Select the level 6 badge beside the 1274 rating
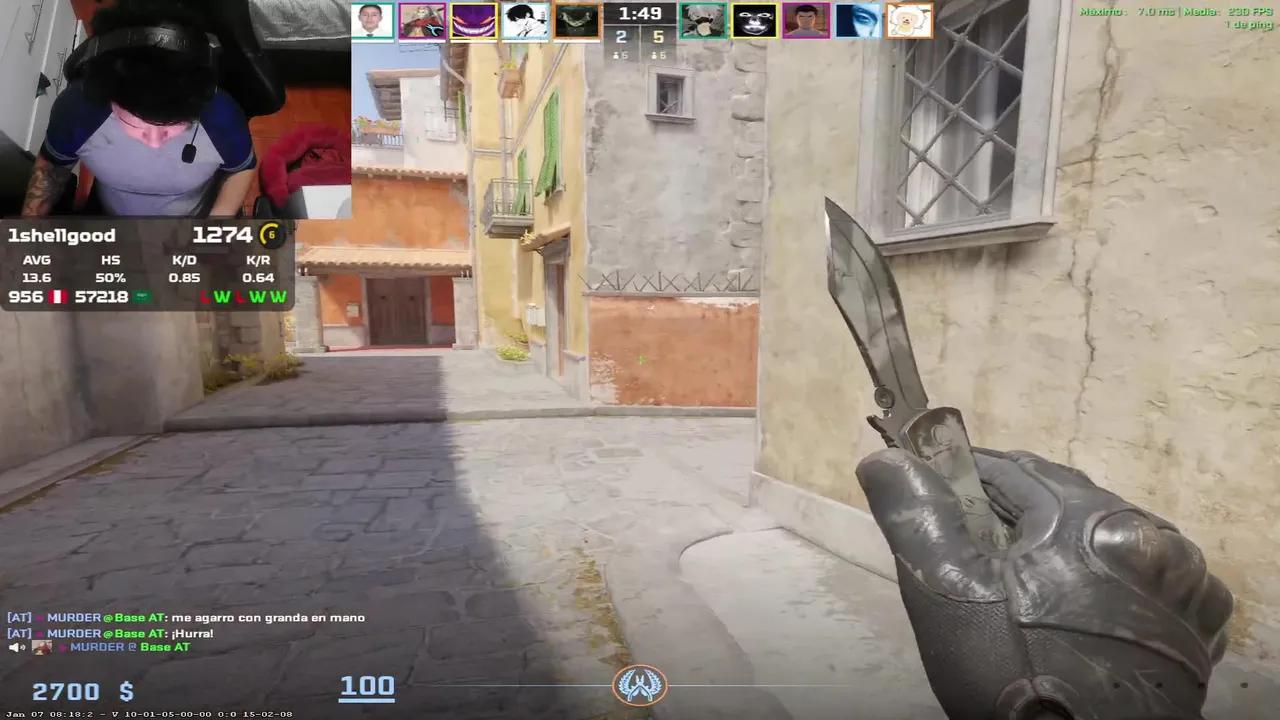This screenshot has width=1280, height=720. point(268,235)
